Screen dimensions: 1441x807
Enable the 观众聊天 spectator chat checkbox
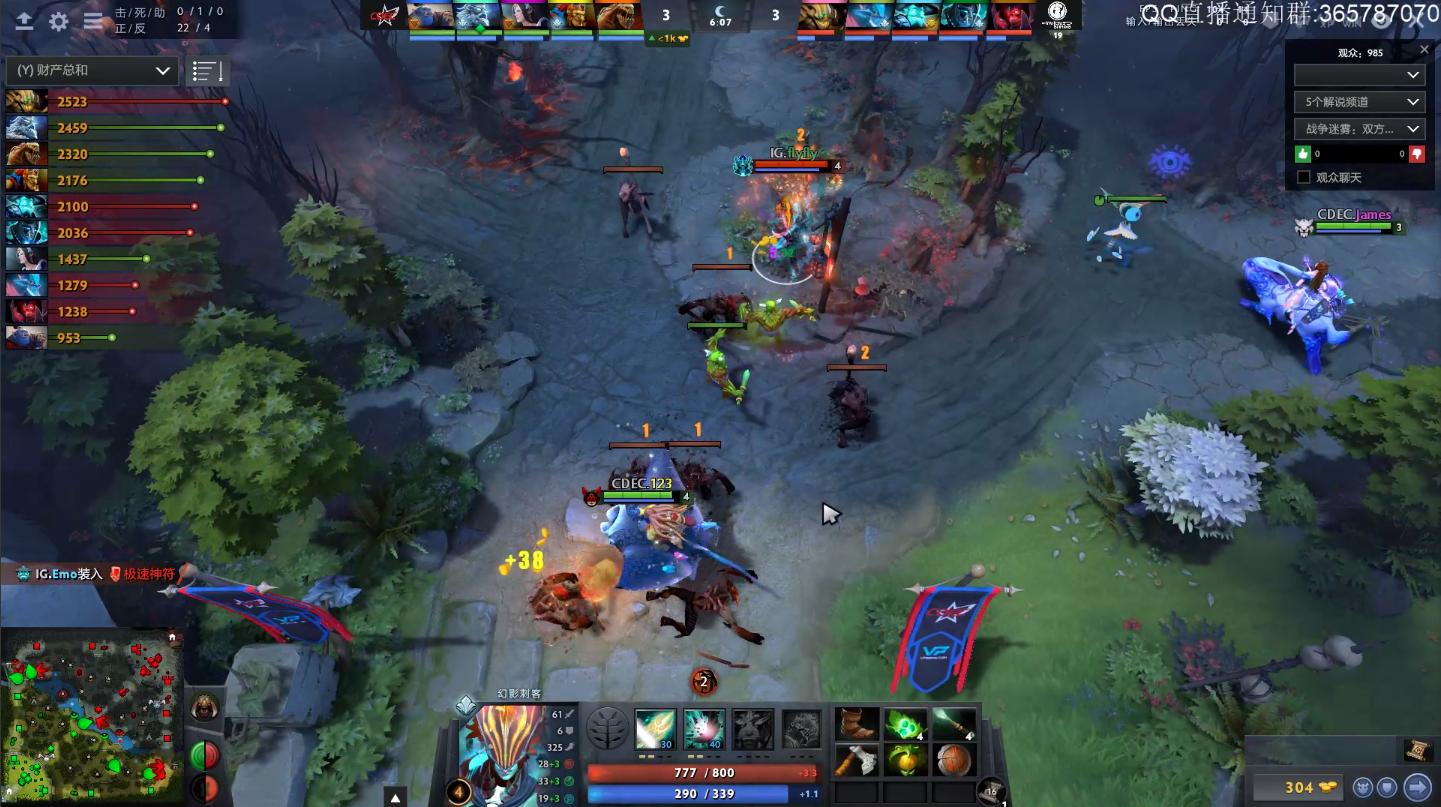(1303, 176)
